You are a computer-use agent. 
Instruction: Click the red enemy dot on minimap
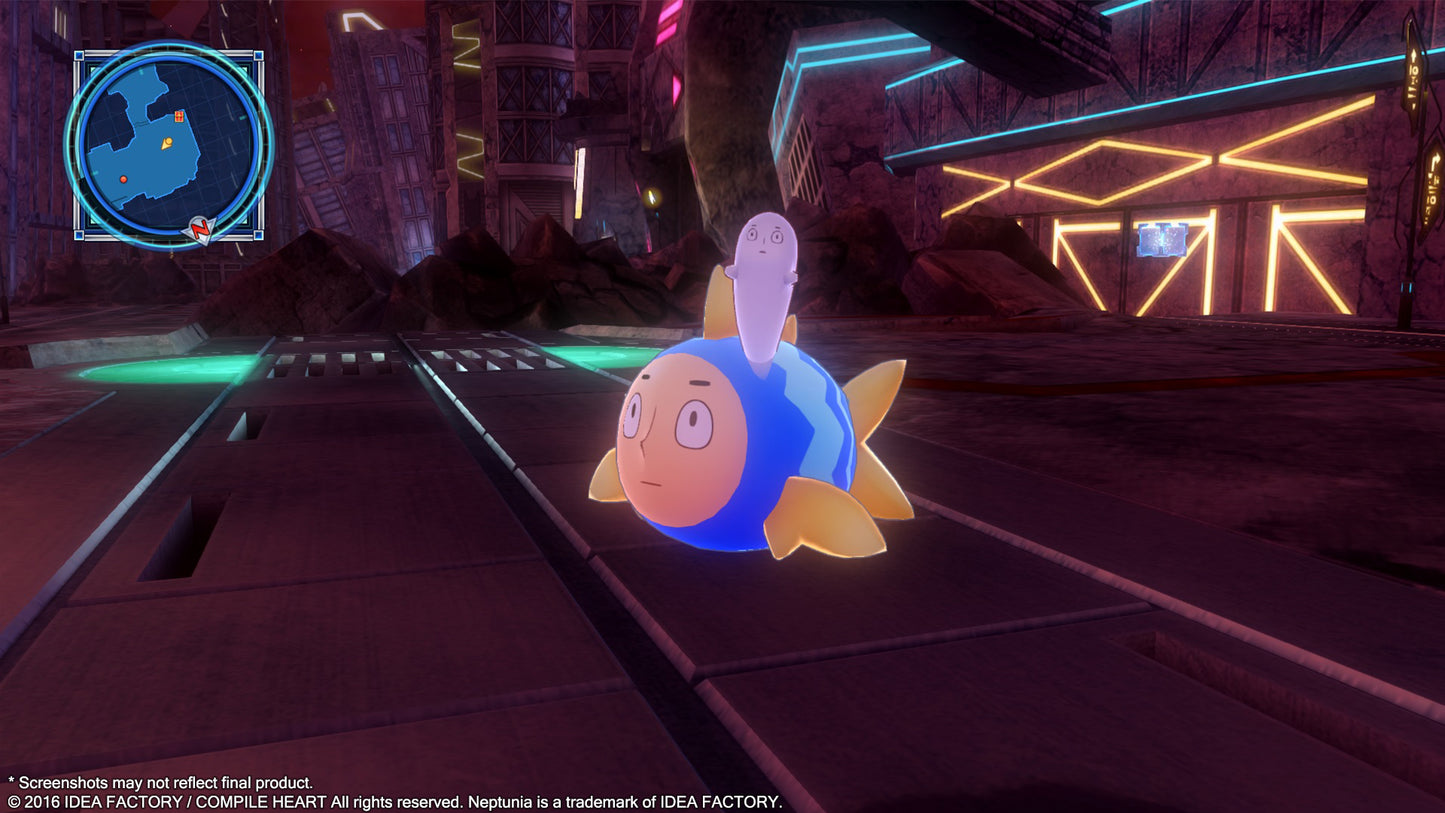click(x=123, y=179)
